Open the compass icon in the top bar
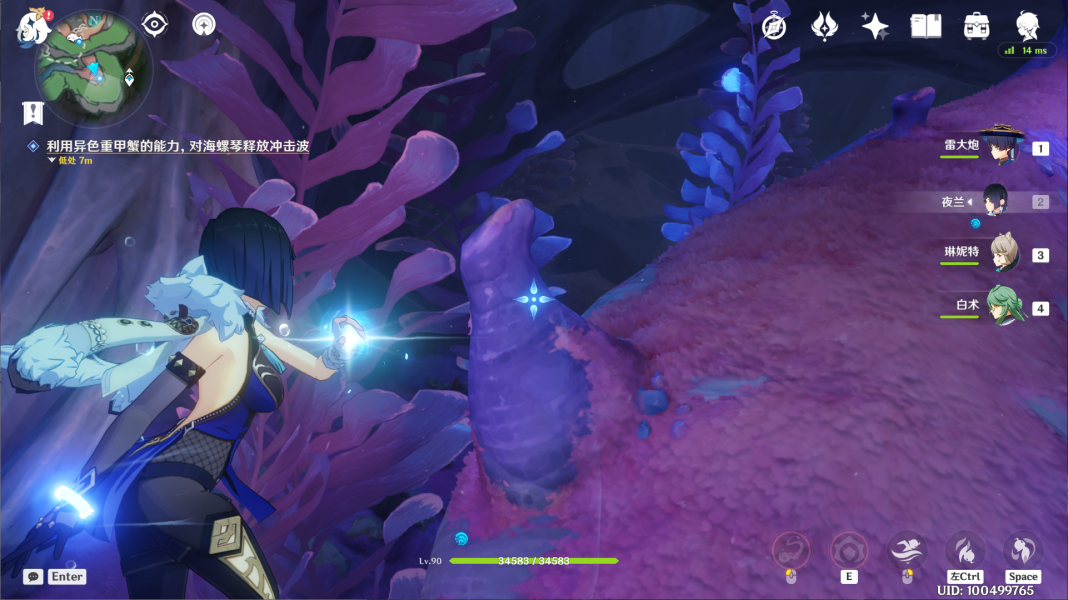The width and height of the screenshot is (1068, 600). [x=773, y=27]
